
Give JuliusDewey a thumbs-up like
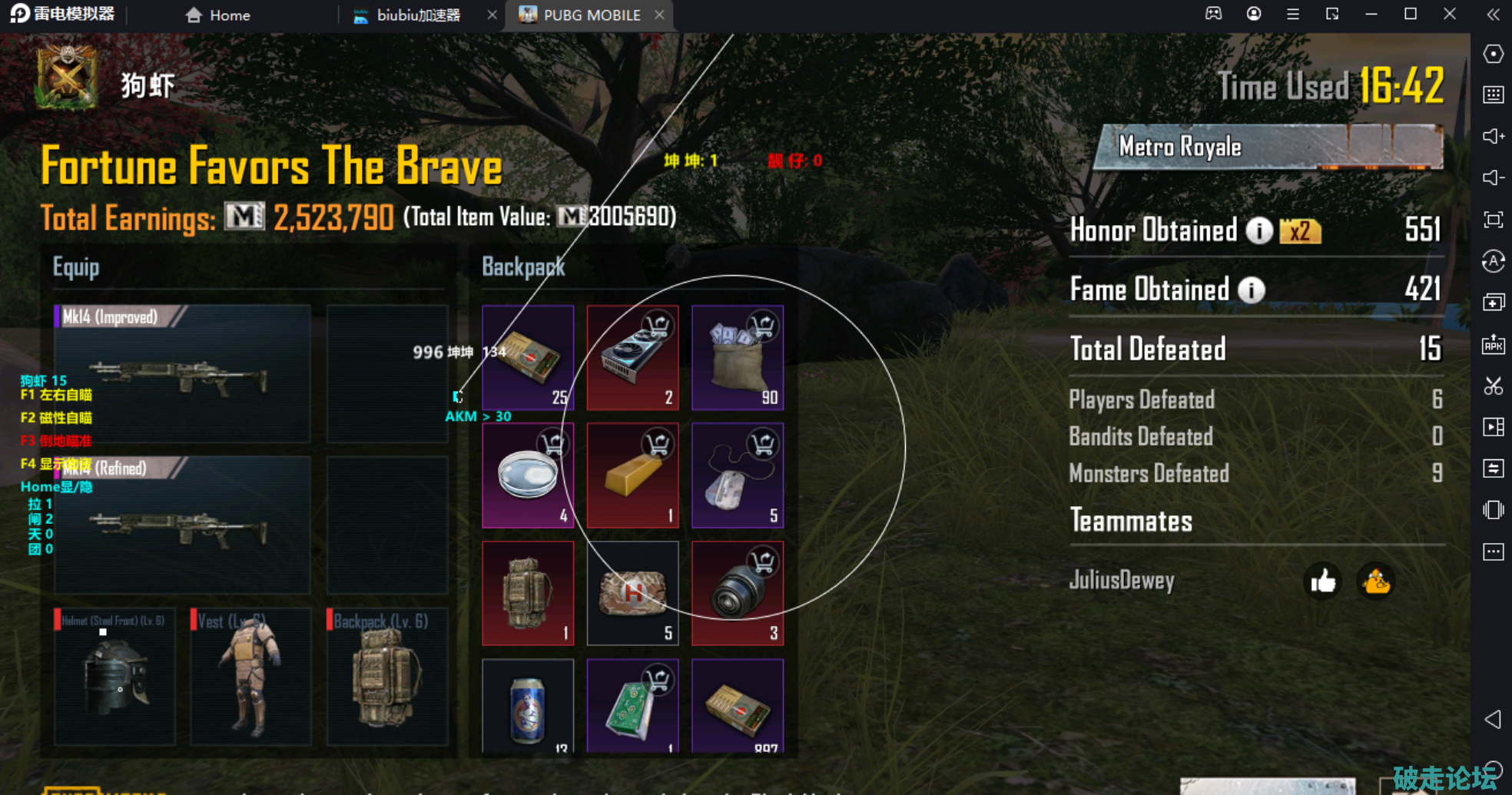[x=1322, y=581]
